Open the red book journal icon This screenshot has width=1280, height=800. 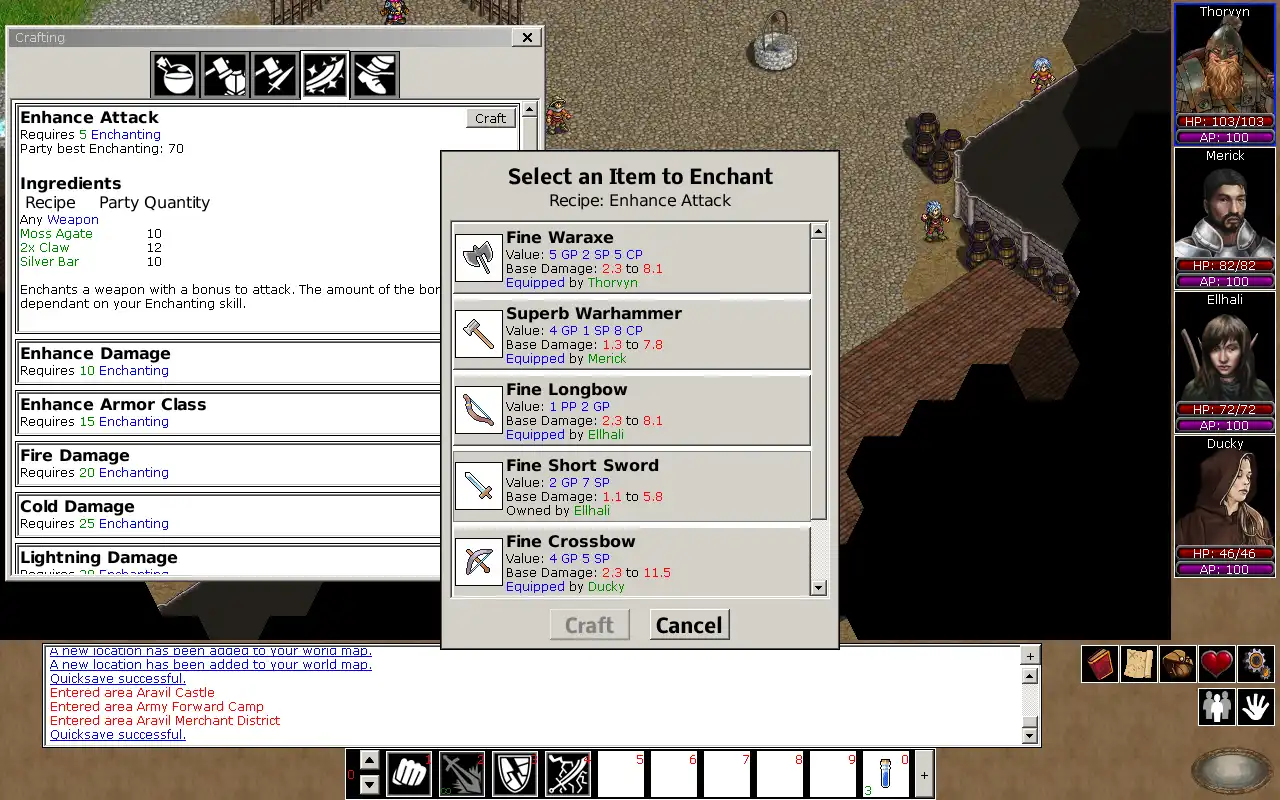click(1100, 665)
